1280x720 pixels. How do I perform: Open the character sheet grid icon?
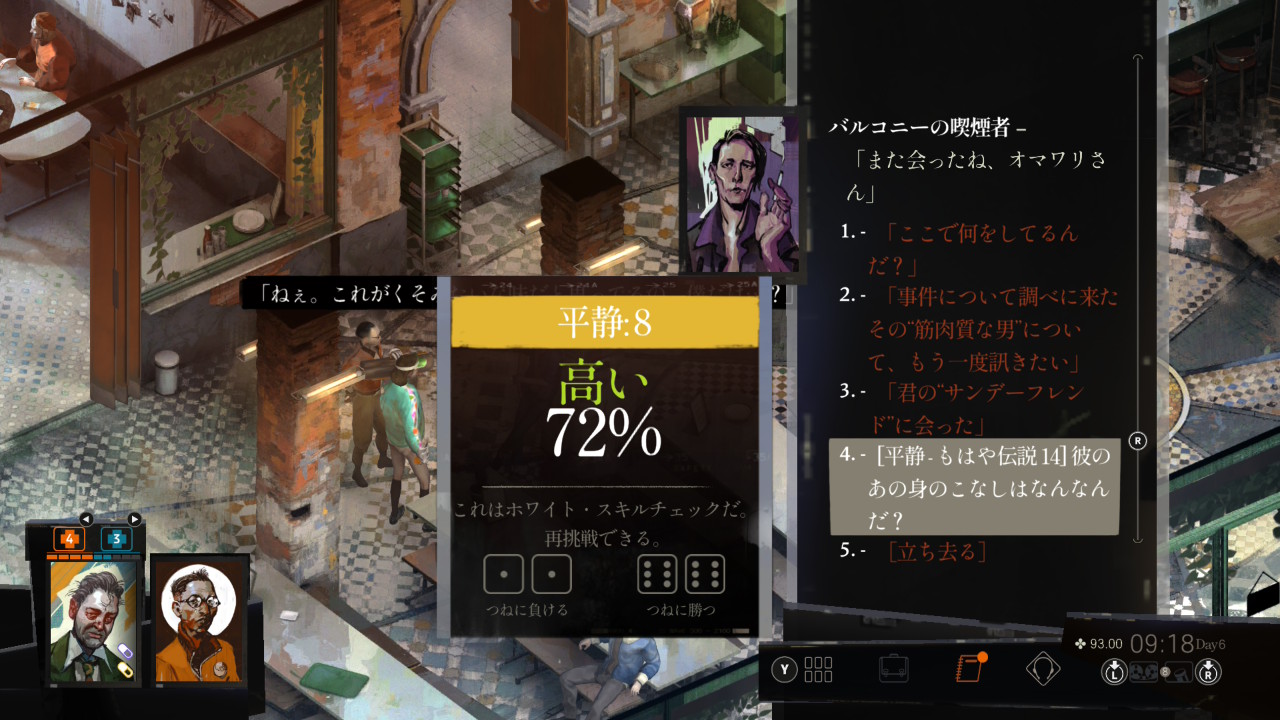coord(818,669)
